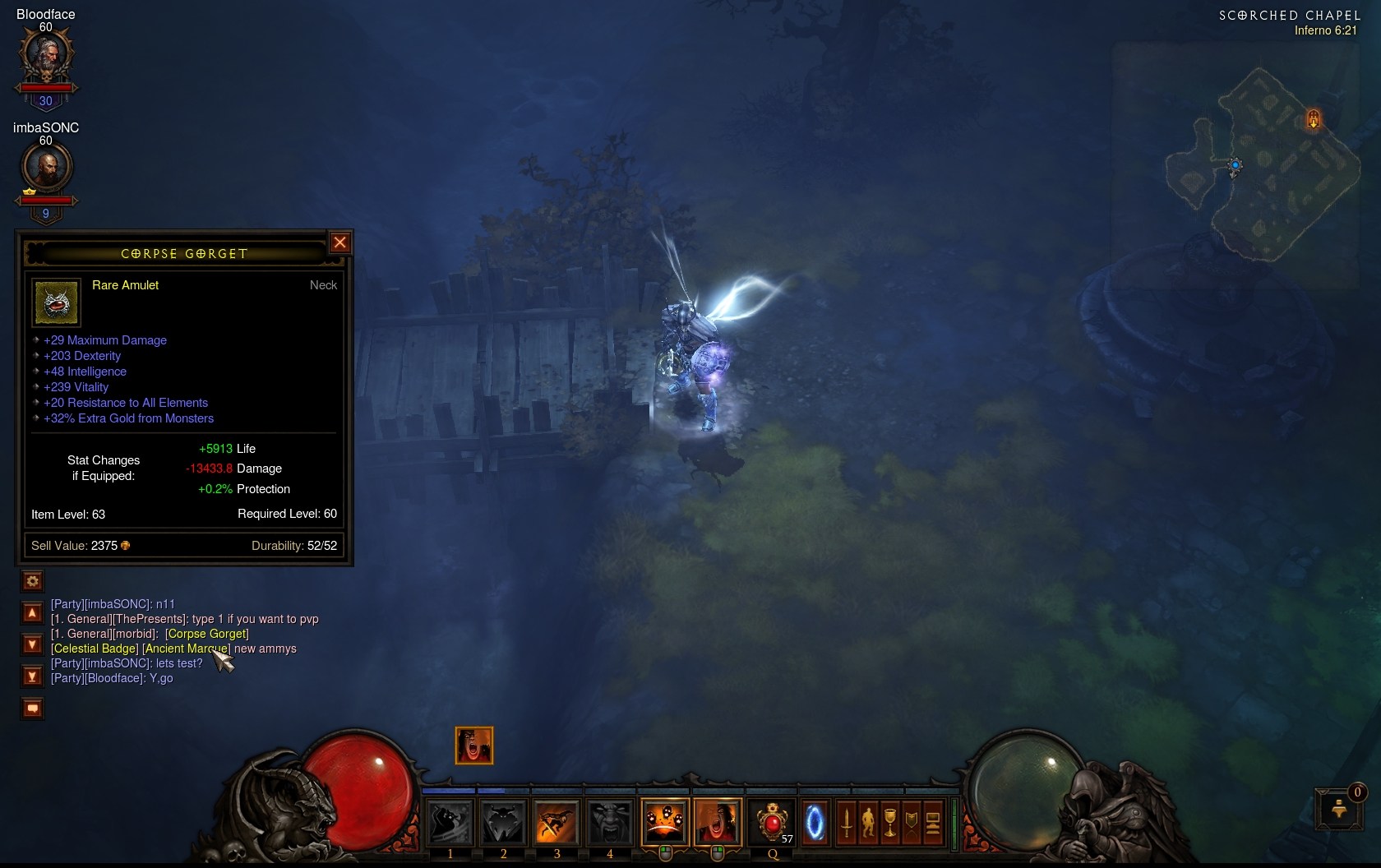
Task: Drink the health potion in slot Q
Action: (771, 822)
